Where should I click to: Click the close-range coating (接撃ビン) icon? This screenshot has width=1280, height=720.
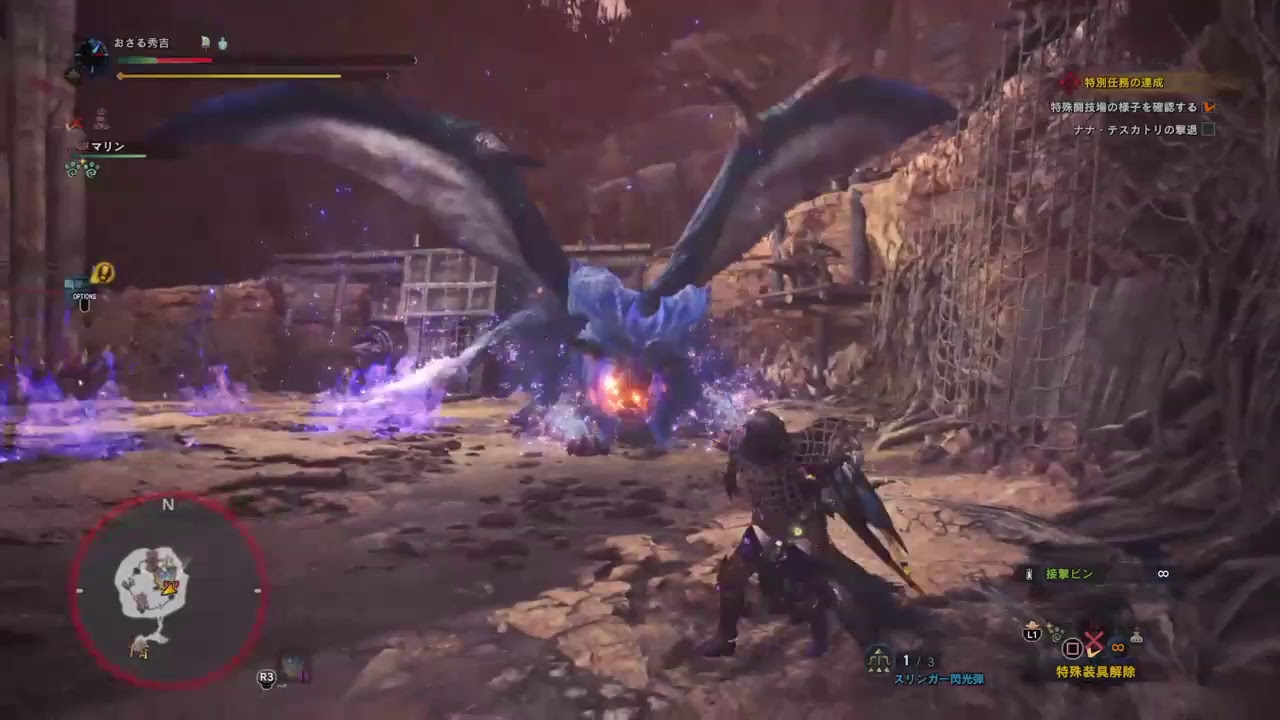click(x=1029, y=574)
